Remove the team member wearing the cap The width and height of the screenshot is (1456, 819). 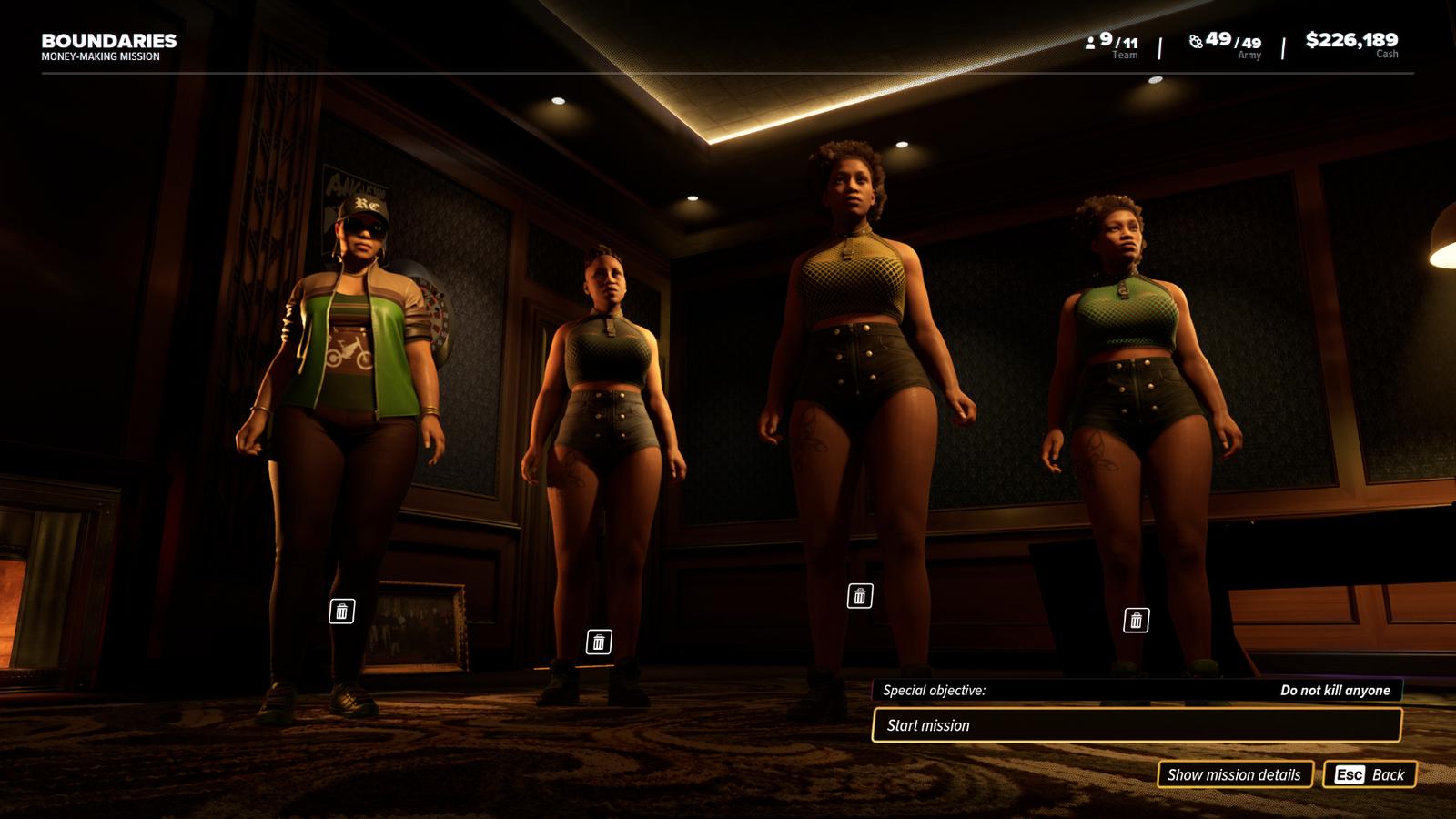click(x=342, y=612)
